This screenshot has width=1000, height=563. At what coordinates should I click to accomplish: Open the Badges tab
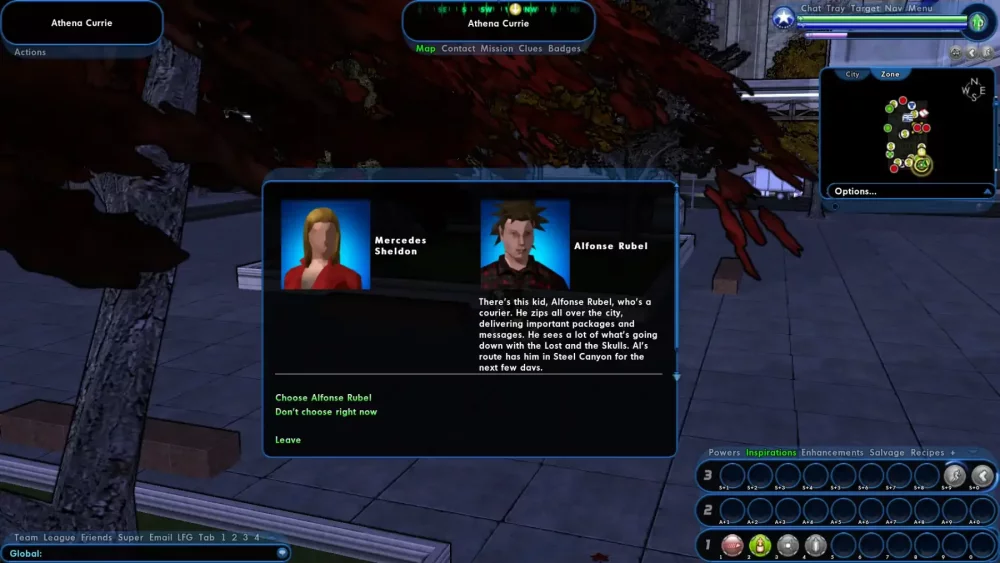(564, 49)
